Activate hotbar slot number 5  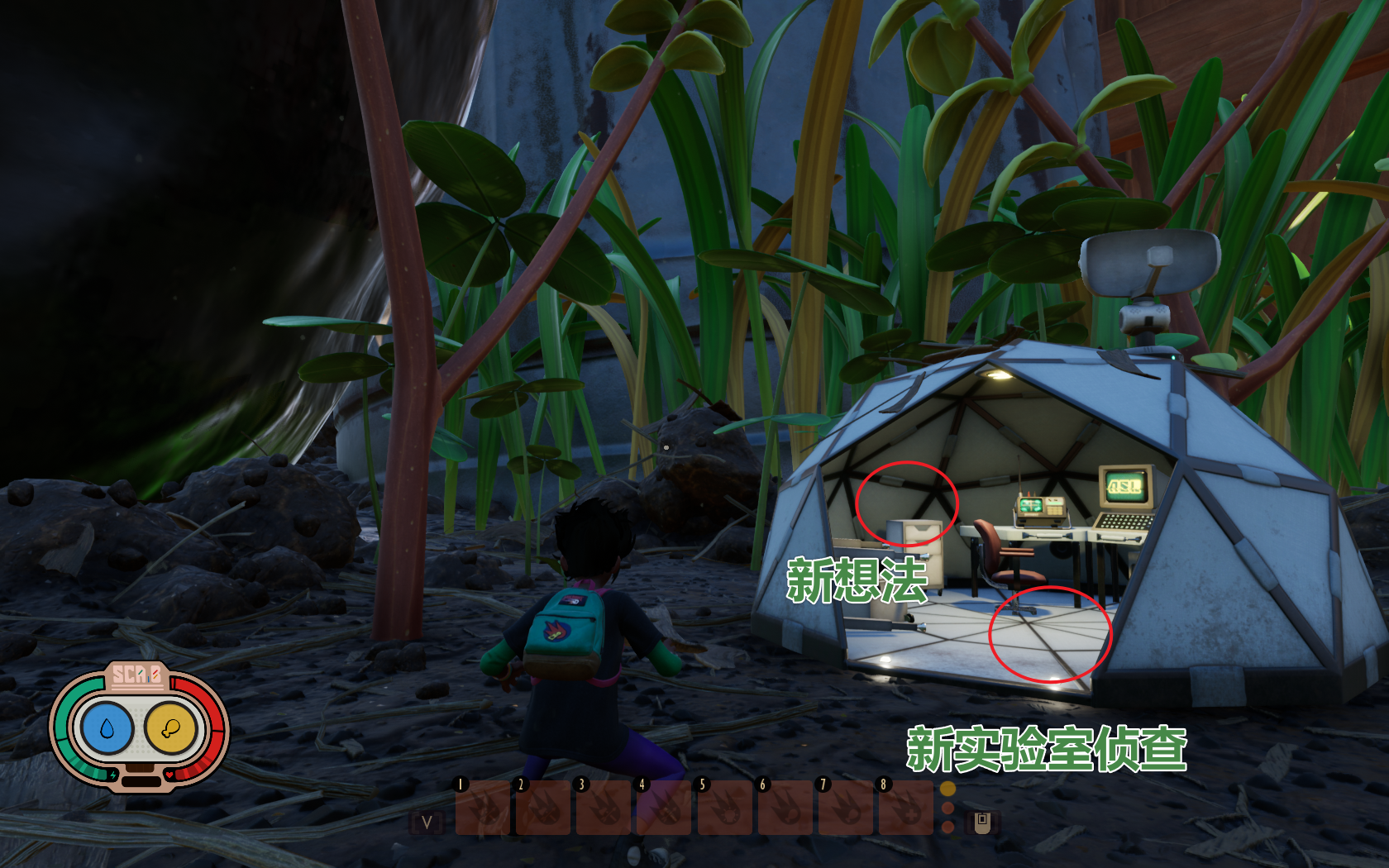point(725,808)
